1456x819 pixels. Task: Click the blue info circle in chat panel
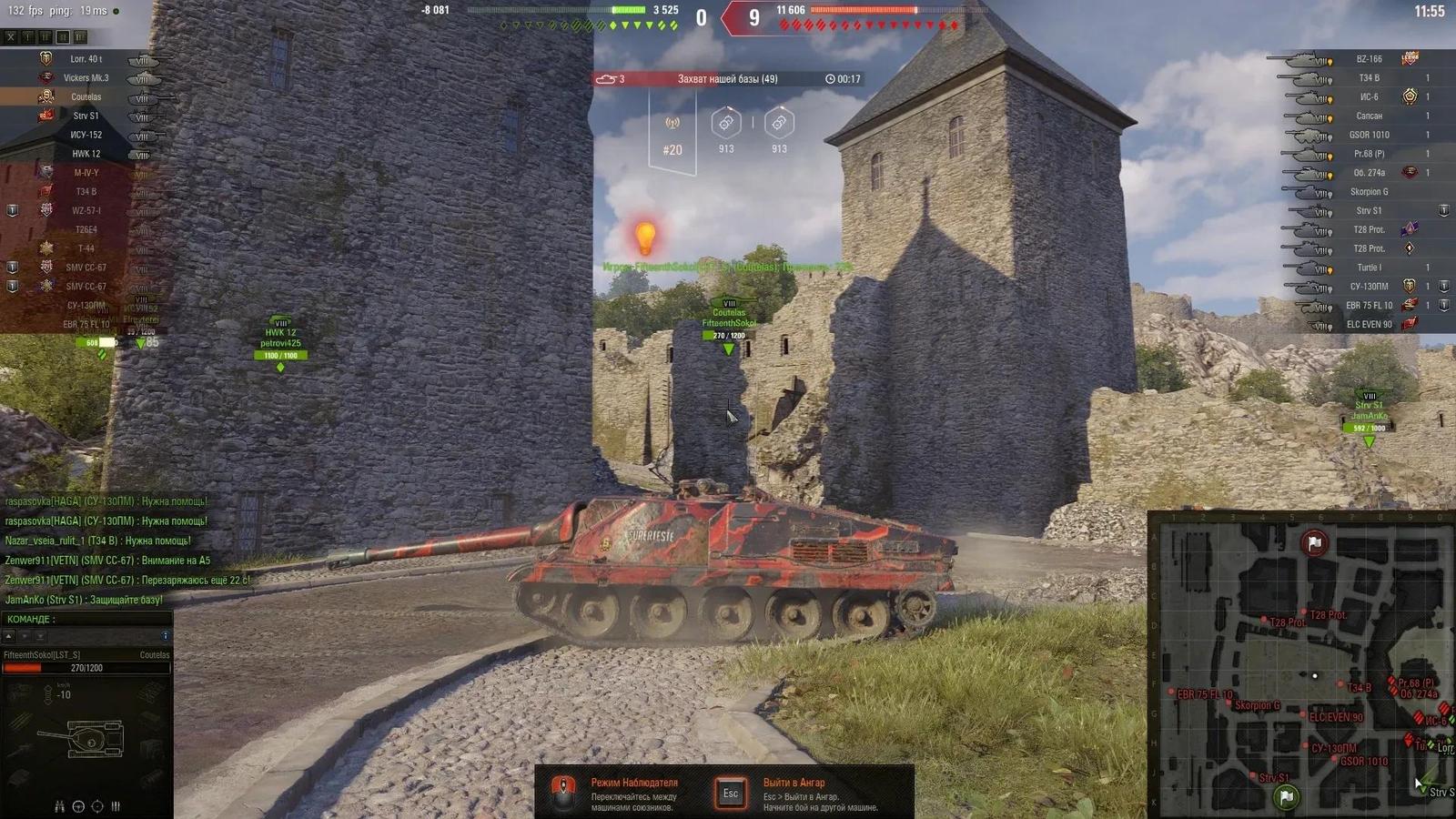(167, 633)
